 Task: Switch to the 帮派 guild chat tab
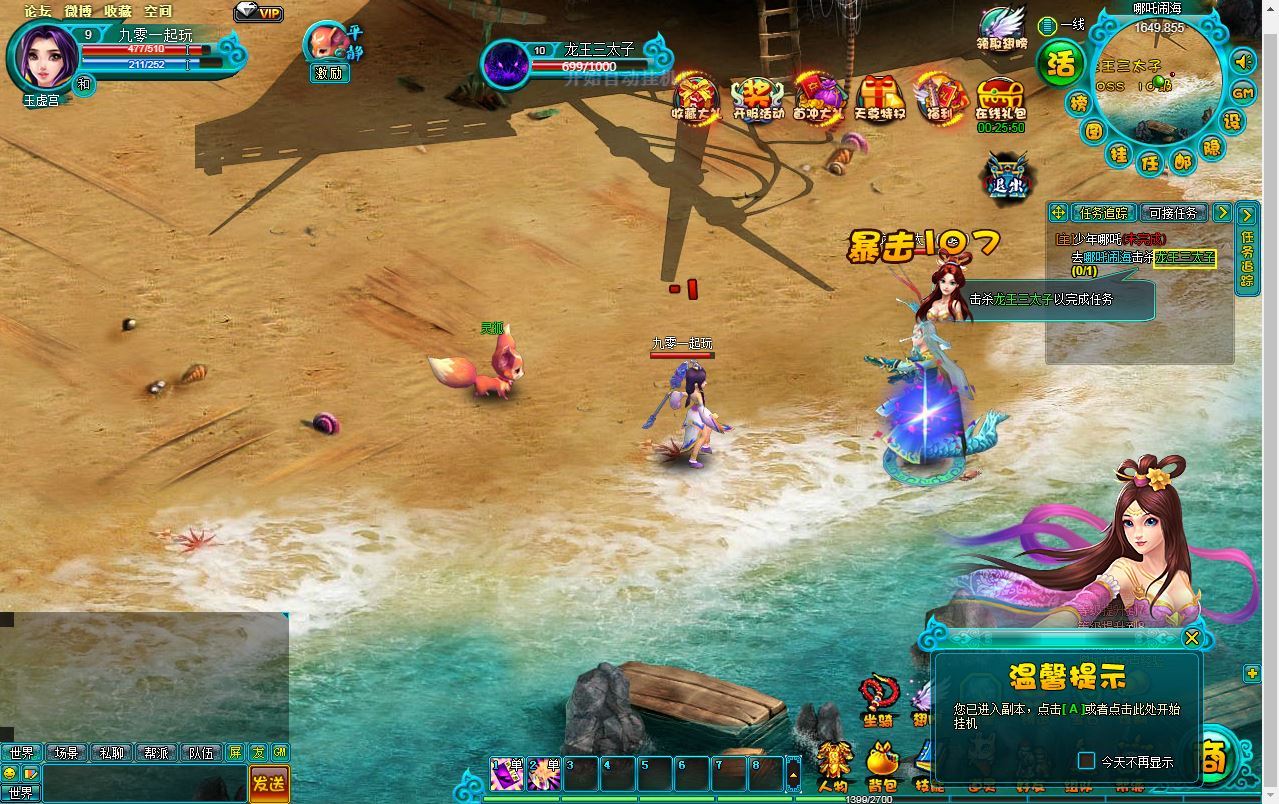[x=156, y=753]
